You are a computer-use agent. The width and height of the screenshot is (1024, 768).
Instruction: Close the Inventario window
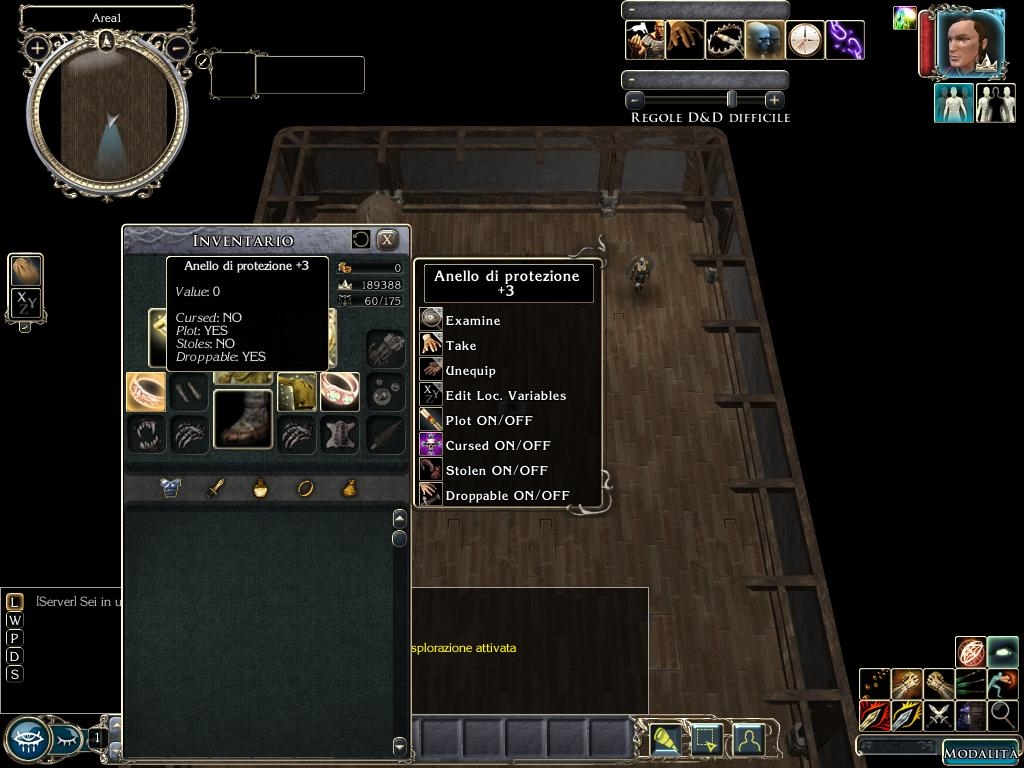click(x=387, y=240)
